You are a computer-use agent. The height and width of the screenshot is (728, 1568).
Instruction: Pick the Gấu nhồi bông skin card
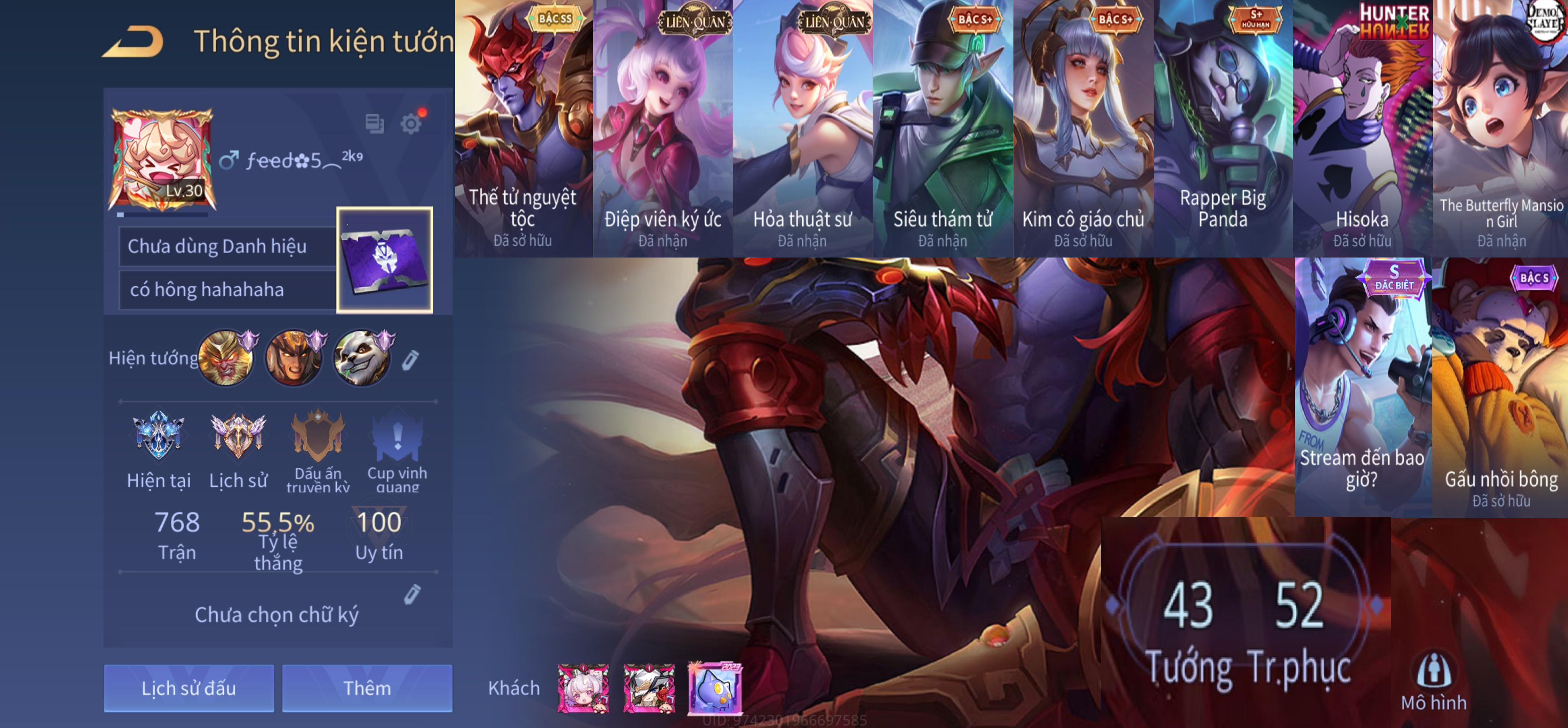point(1501,387)
